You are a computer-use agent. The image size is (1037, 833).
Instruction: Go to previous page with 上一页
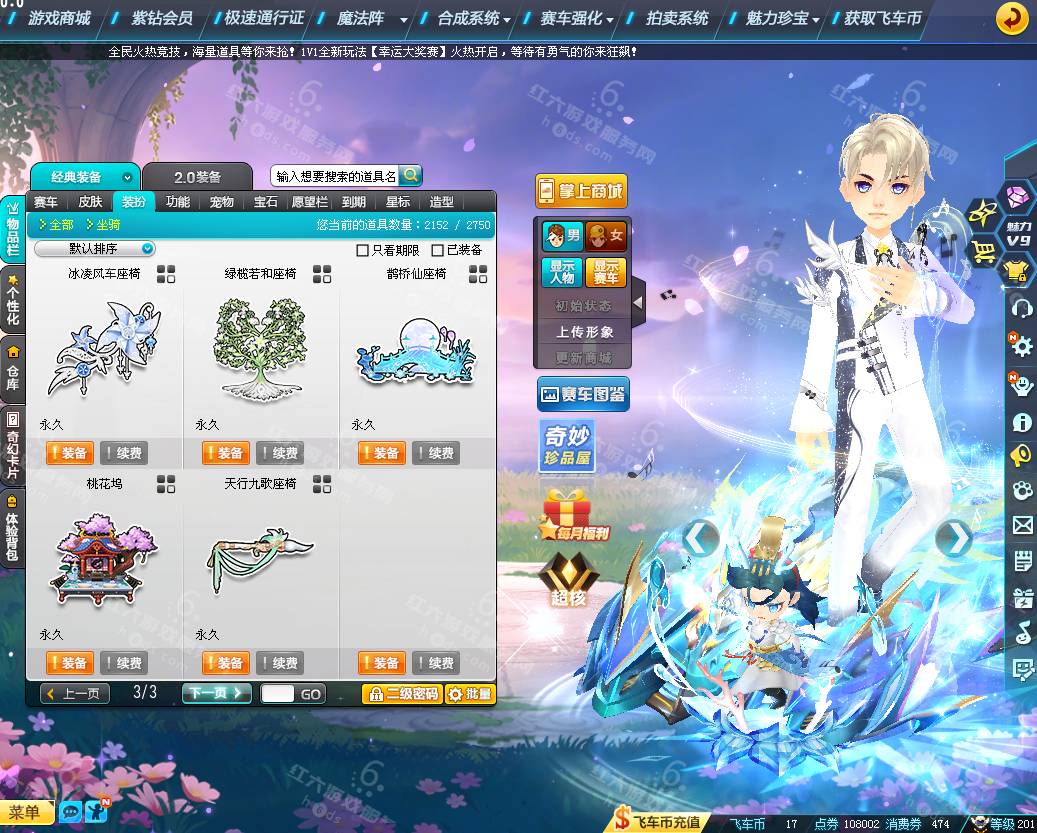pos(75,693)
